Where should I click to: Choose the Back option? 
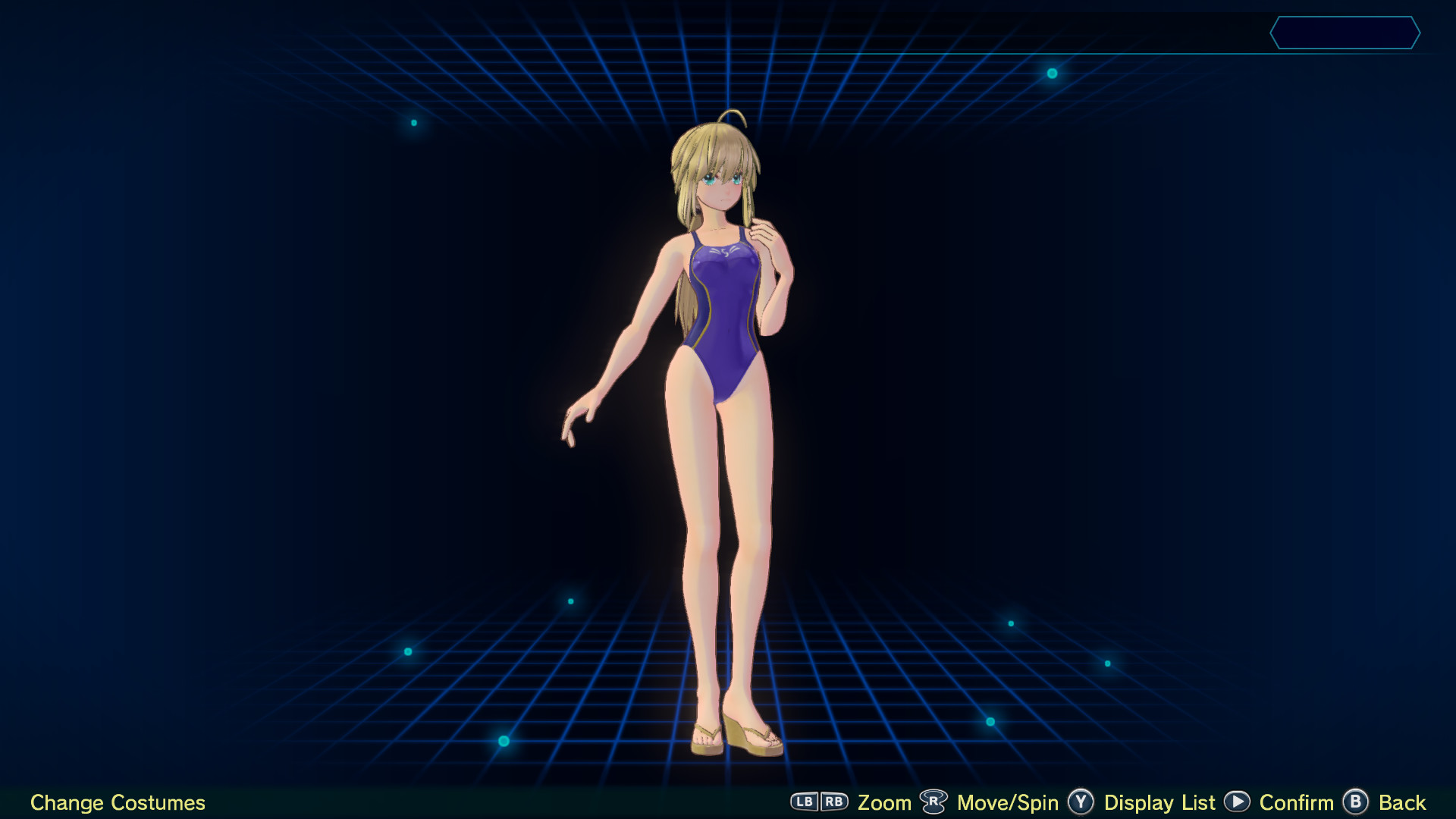click(x=1401, y=802)
